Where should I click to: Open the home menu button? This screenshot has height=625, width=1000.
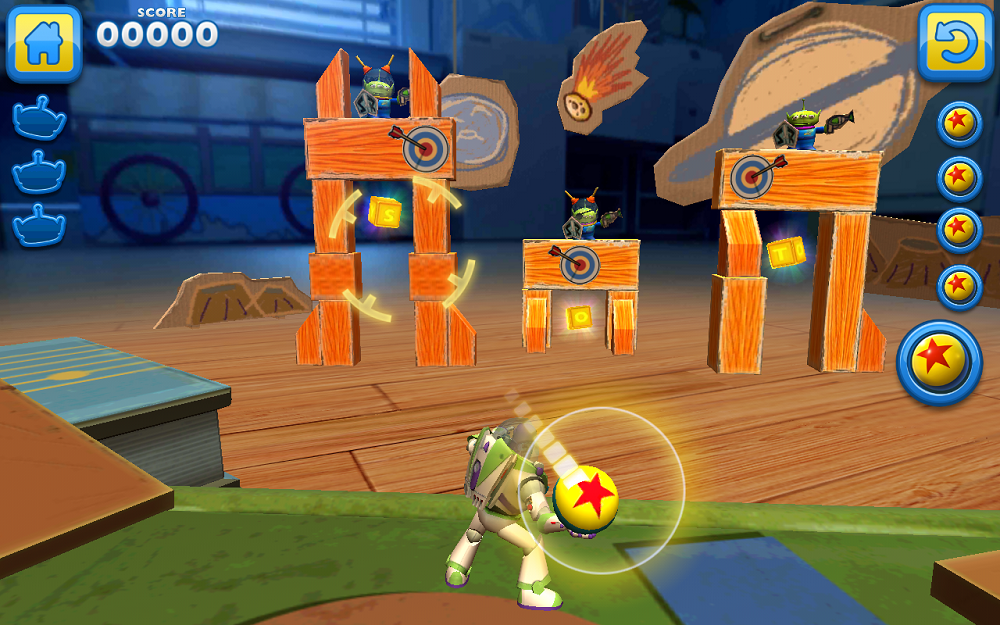click(44, 42)
